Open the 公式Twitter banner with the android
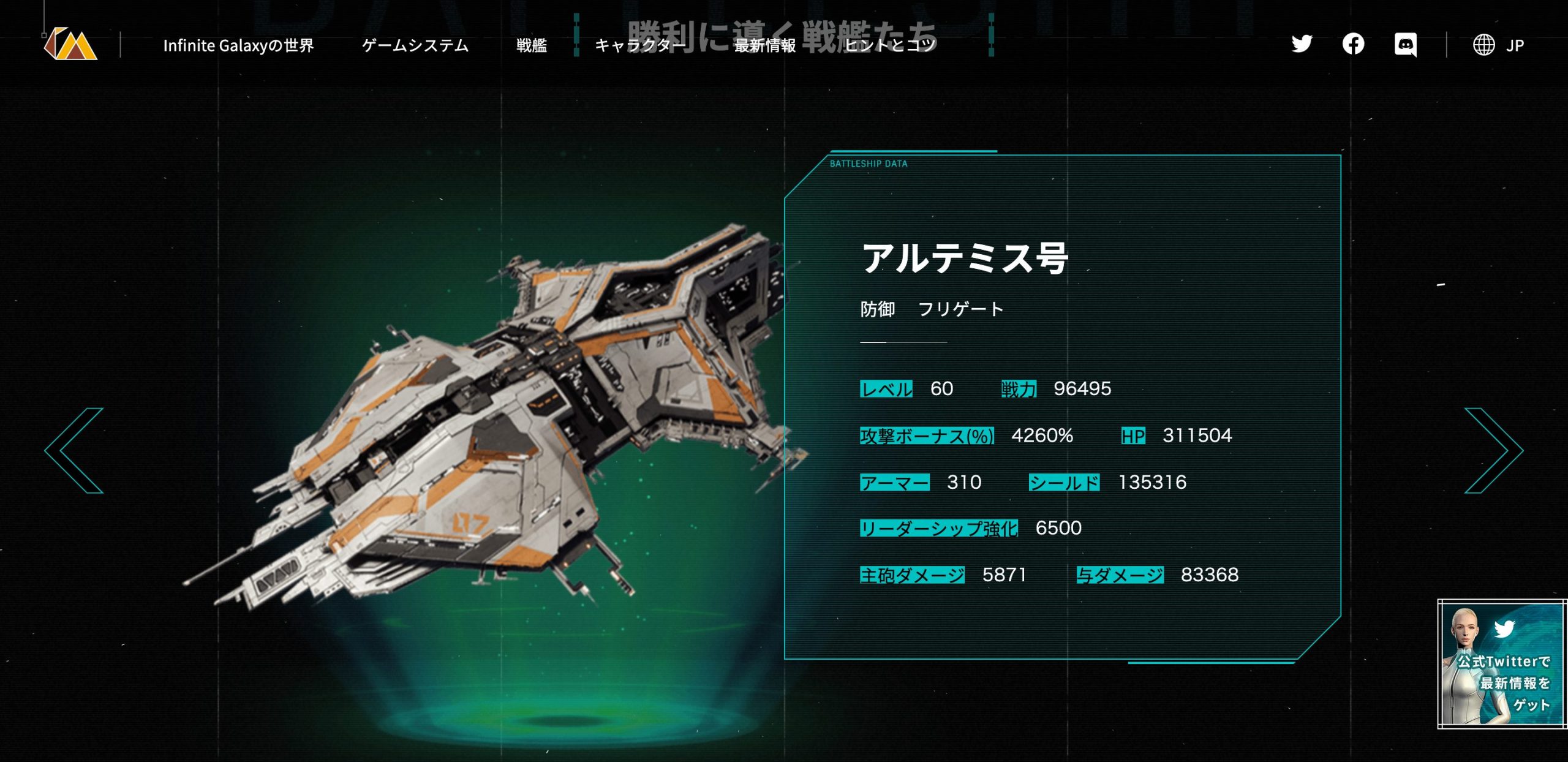 (1501, 664)
